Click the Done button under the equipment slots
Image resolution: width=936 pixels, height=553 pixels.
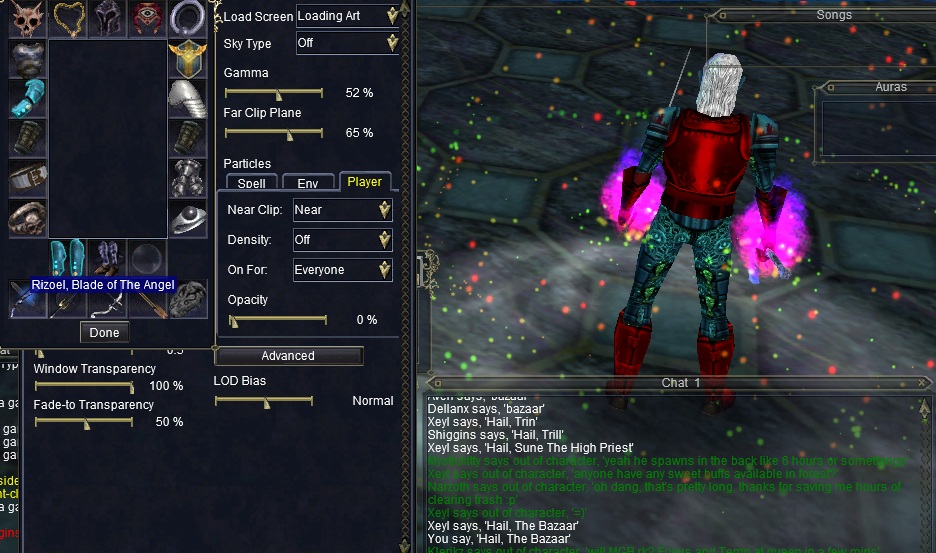[x=104, y=332]
